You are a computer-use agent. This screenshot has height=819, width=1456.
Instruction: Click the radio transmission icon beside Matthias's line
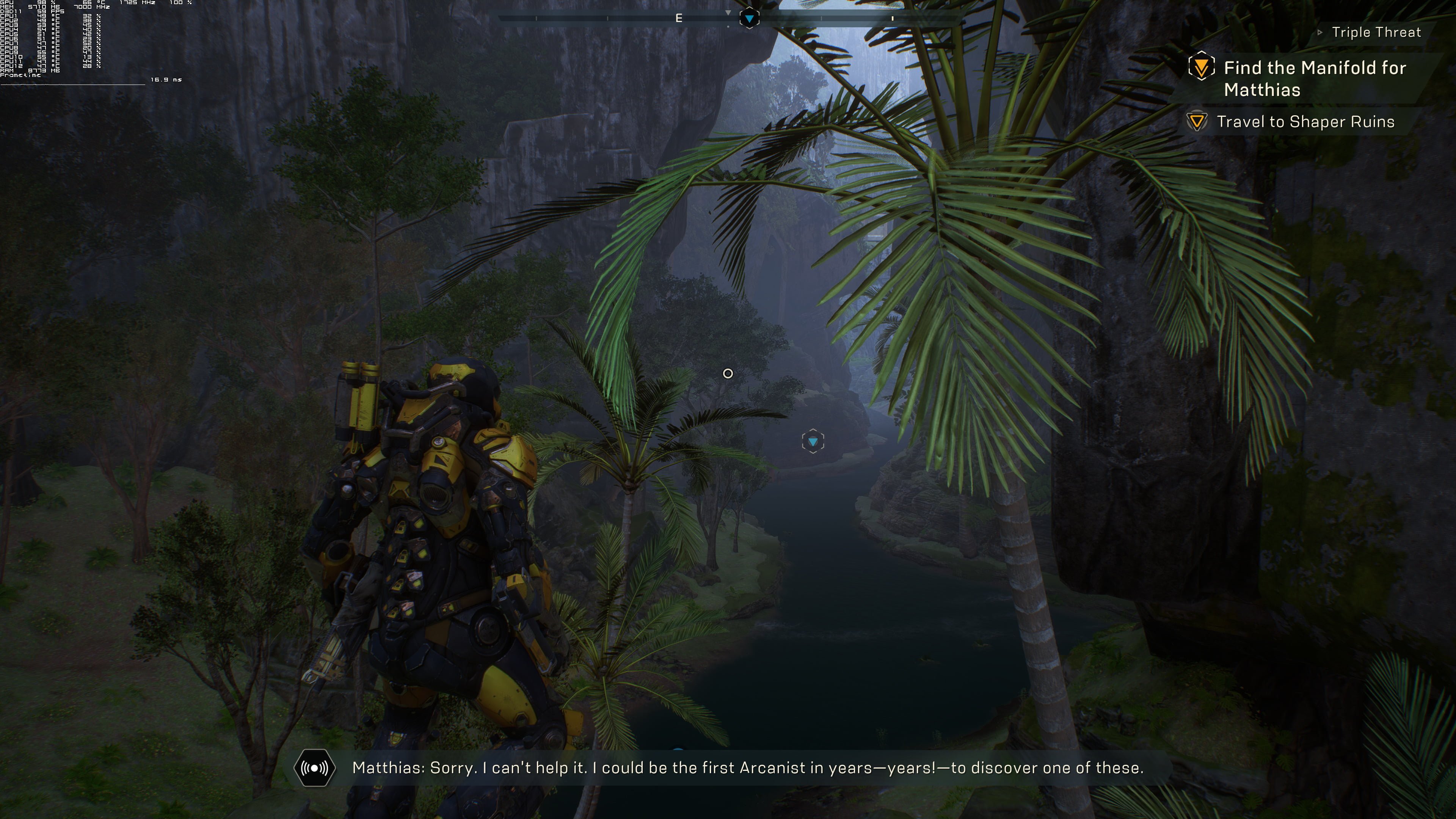click(315, 767)
